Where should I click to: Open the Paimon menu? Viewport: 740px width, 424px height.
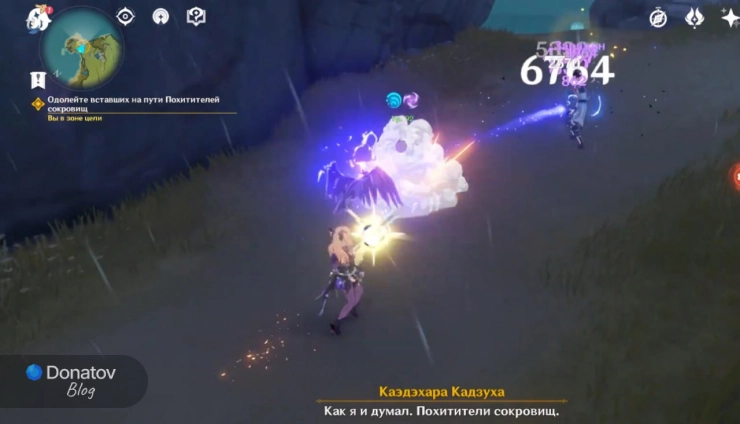coord(38,18)
